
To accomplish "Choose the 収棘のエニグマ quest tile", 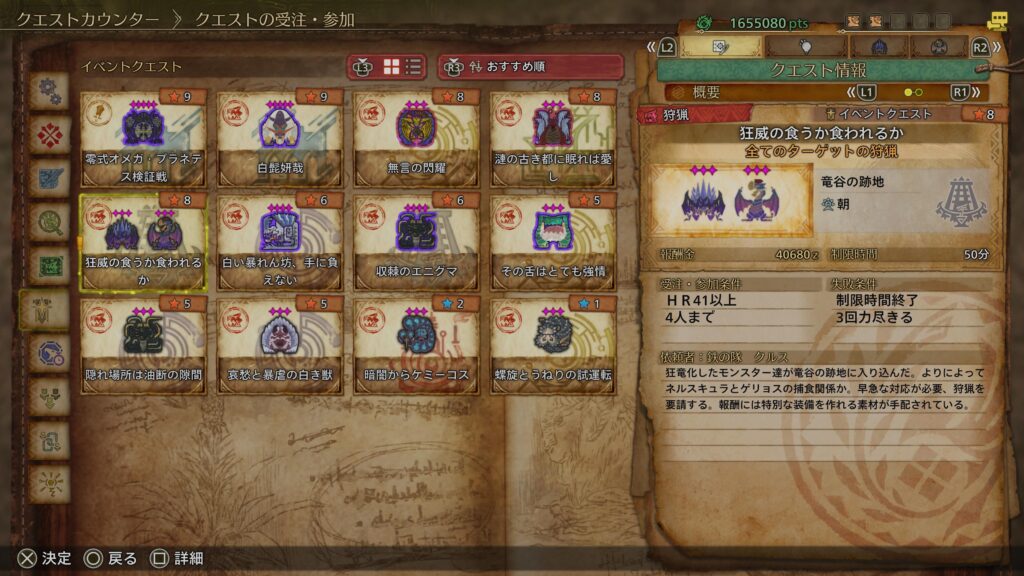I will pos(417,241).
